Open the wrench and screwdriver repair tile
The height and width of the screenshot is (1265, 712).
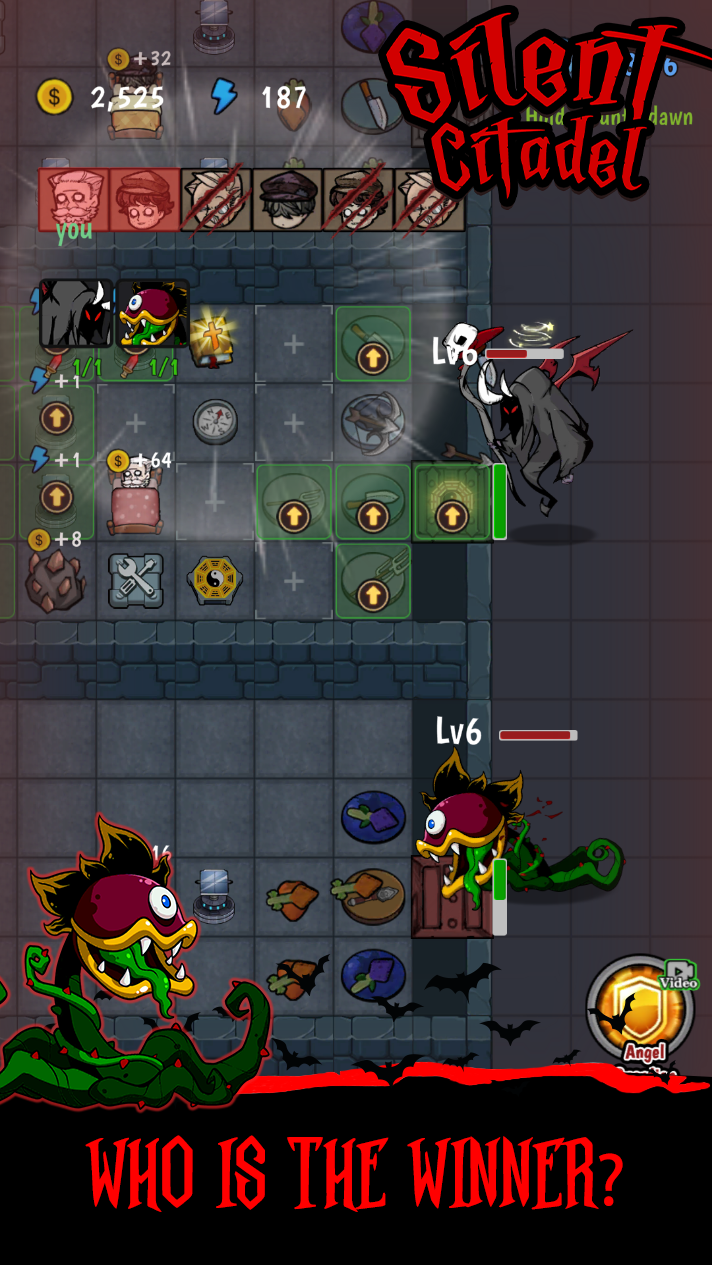tap(135, 580)
